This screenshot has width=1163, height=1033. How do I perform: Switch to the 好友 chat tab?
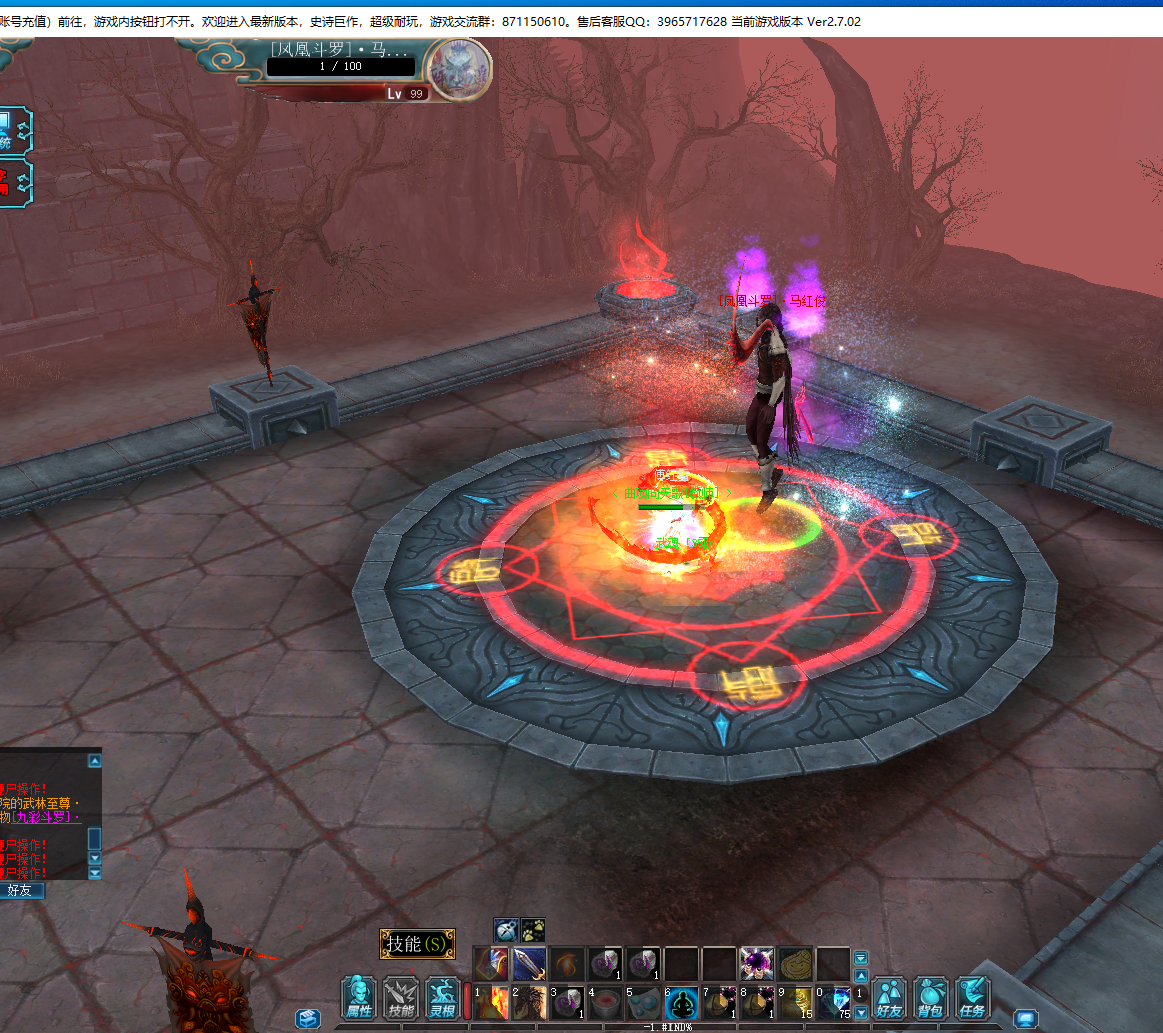click(22, 890)
